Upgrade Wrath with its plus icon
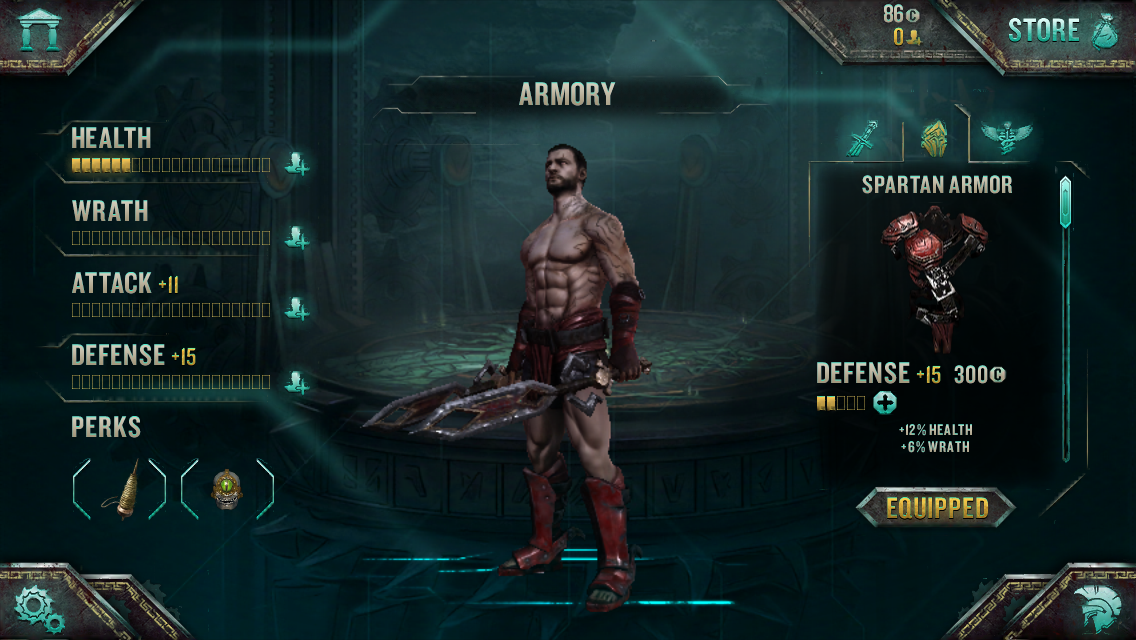1136x640 pixels. pyautogui.click(x=296, y=237)
